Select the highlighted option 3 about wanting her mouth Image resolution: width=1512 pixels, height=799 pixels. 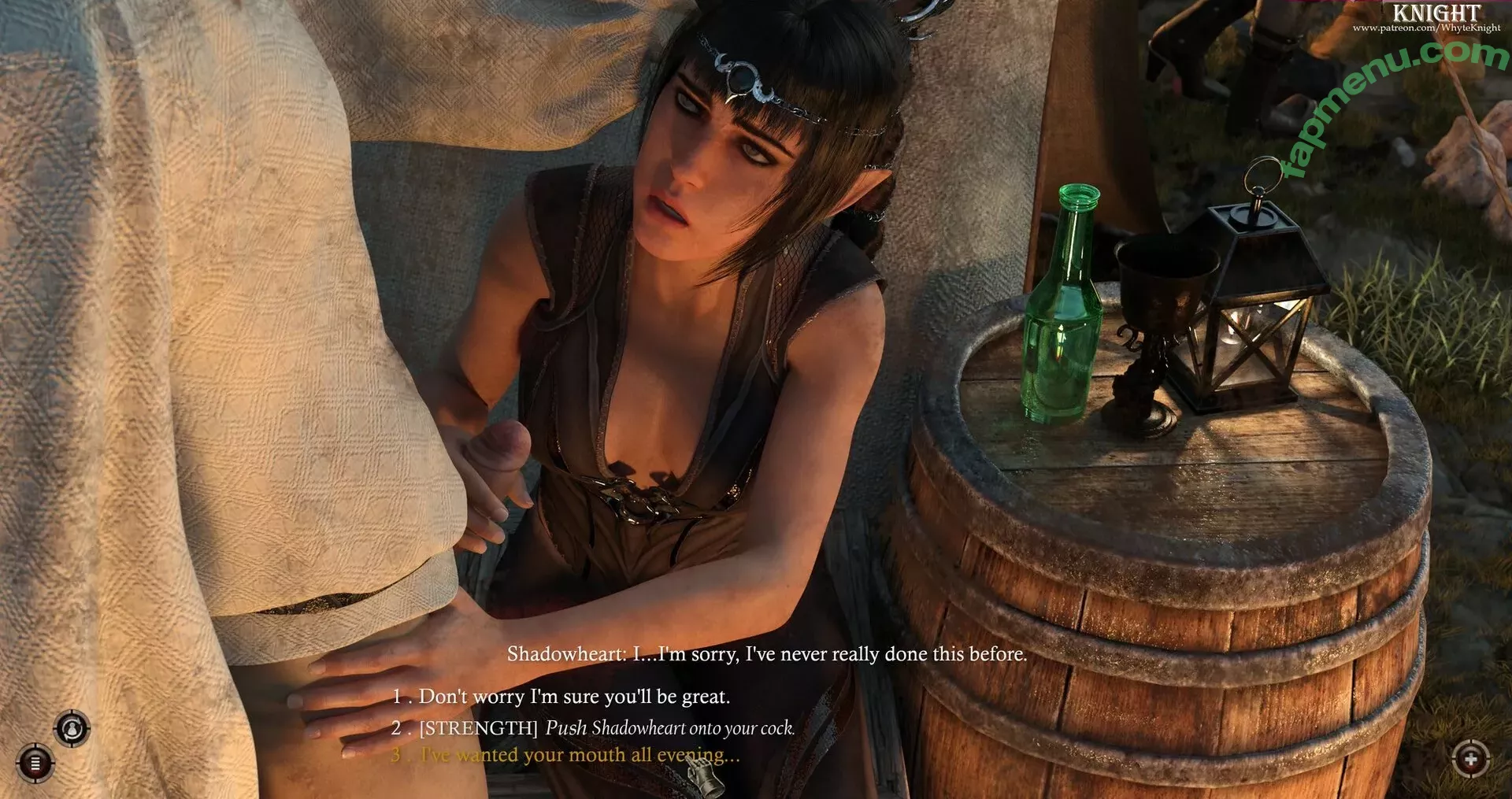(565, 755)
